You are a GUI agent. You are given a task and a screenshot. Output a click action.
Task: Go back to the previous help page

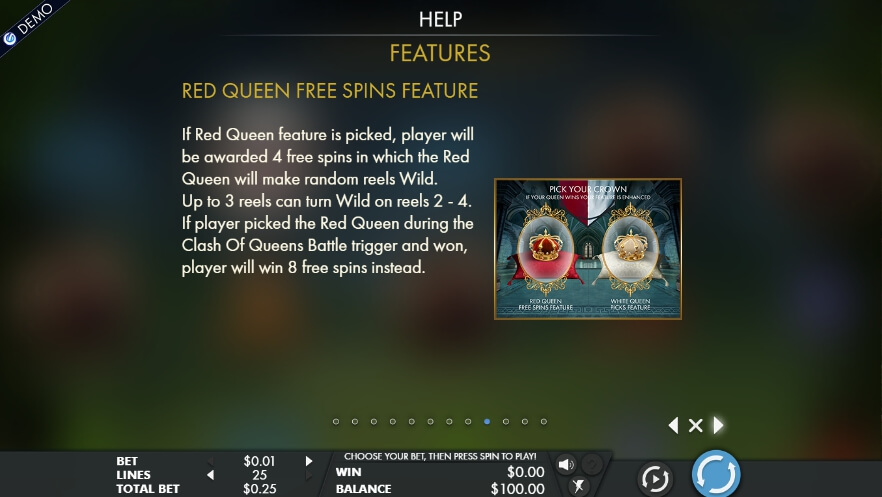[673, 425]
